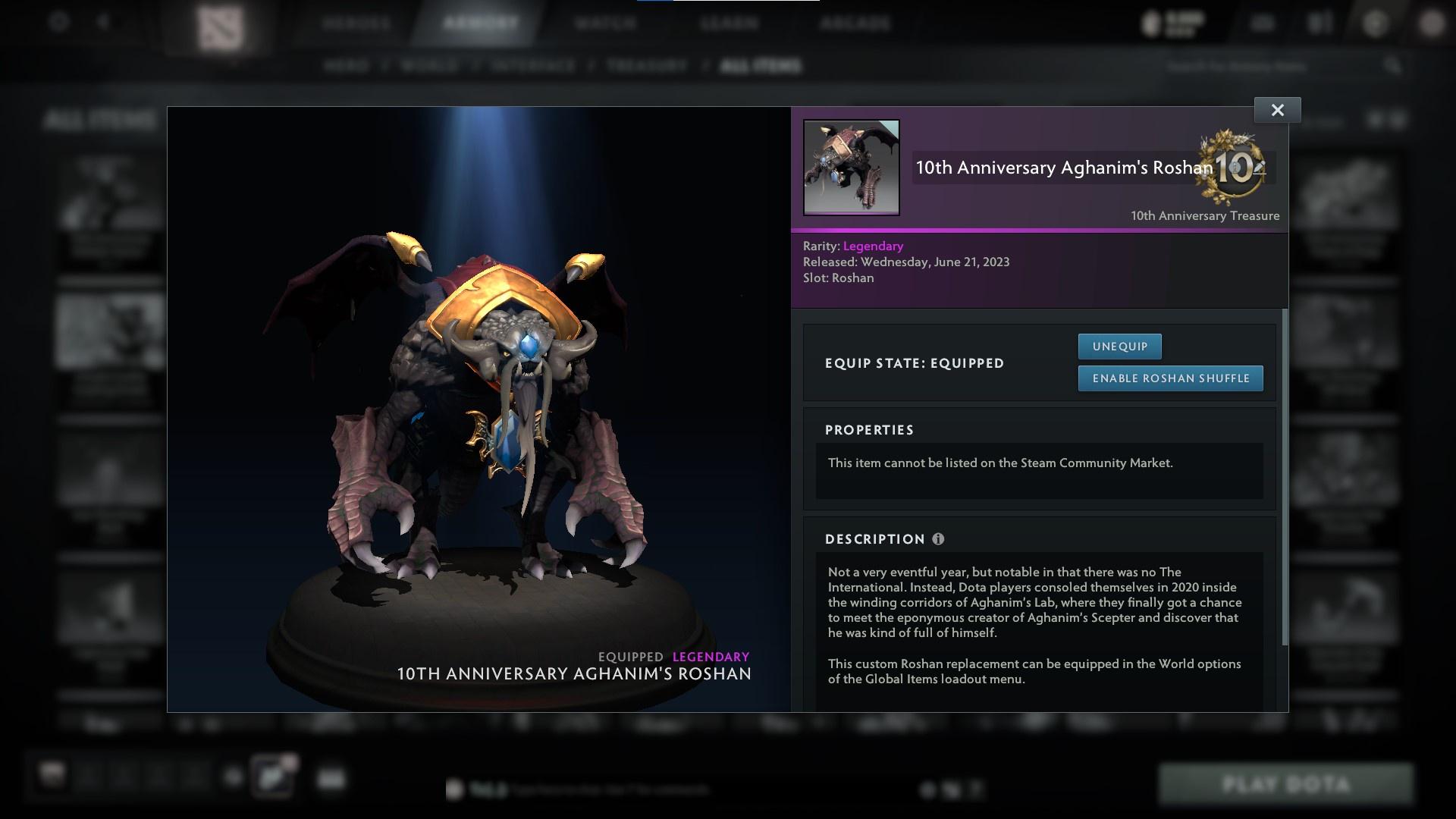1456x819 pixels.
Task: Click your profile avatar in the top-right corner
Action: point(1430,22)
